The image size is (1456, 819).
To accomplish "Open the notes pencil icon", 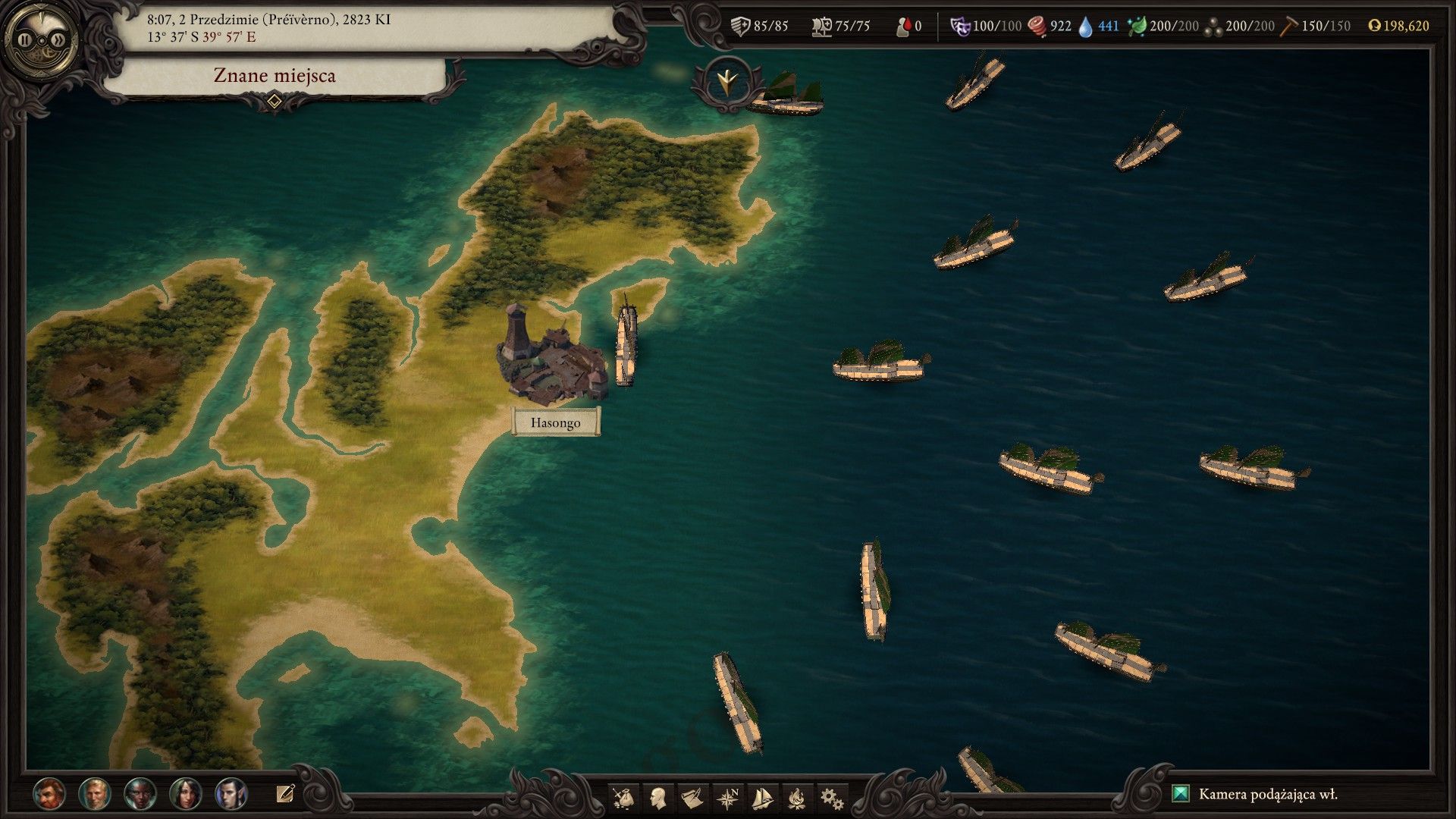I will pyautogui.click(x=285, y=793).
